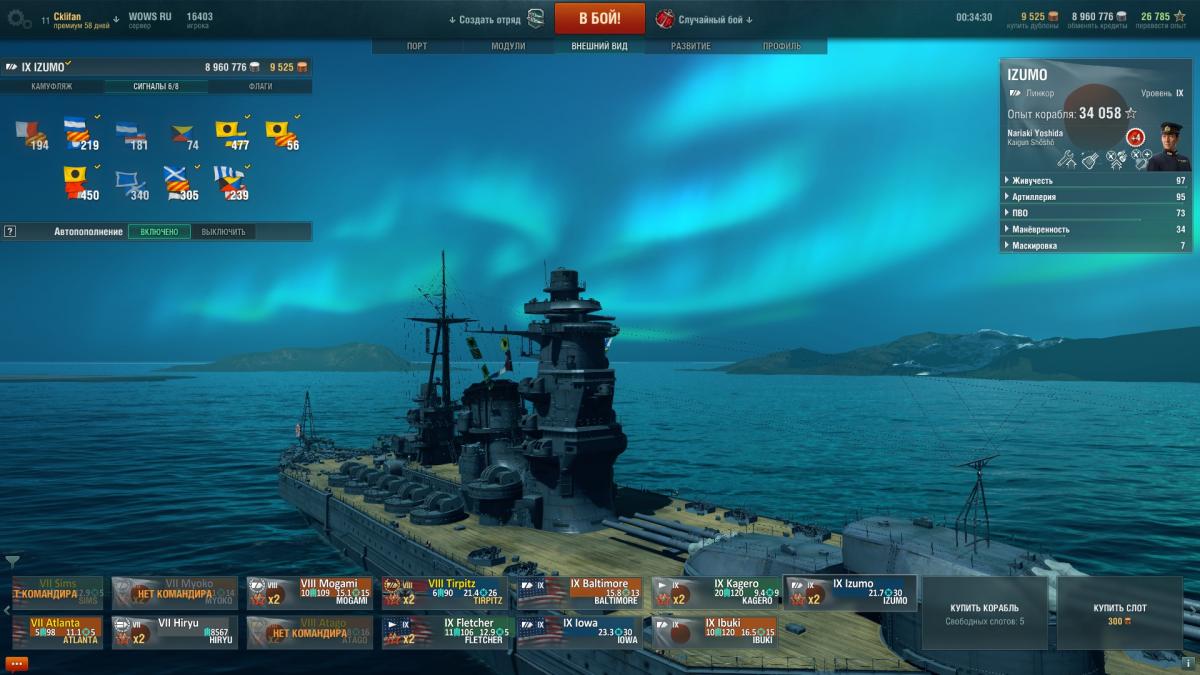This screenshot has width=1200, height=675.
Task: Pick the VIII Mogami cruiser card
Action: tap(310, 592)
